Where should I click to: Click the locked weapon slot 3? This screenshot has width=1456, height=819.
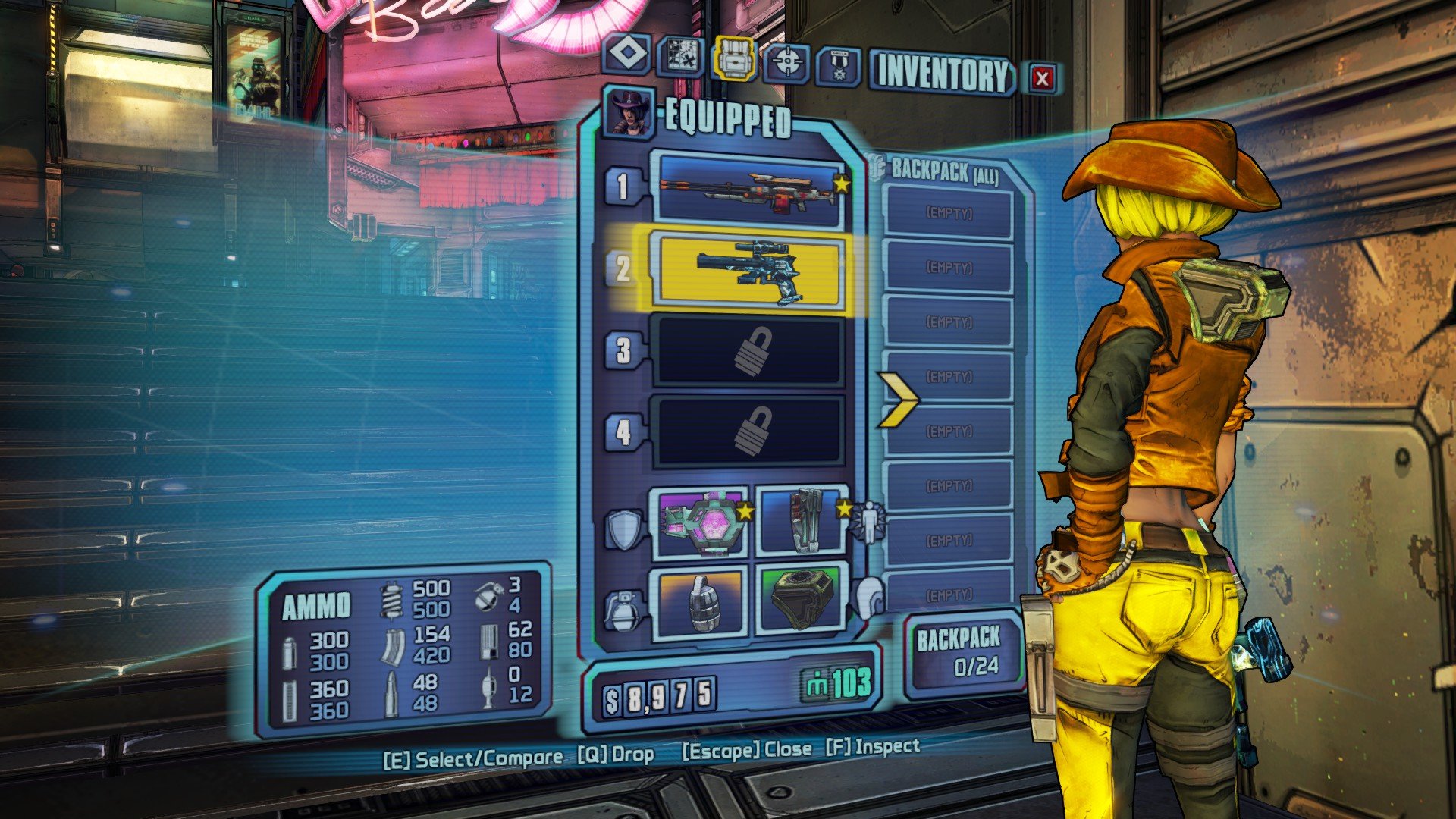(x=750, y=351)
